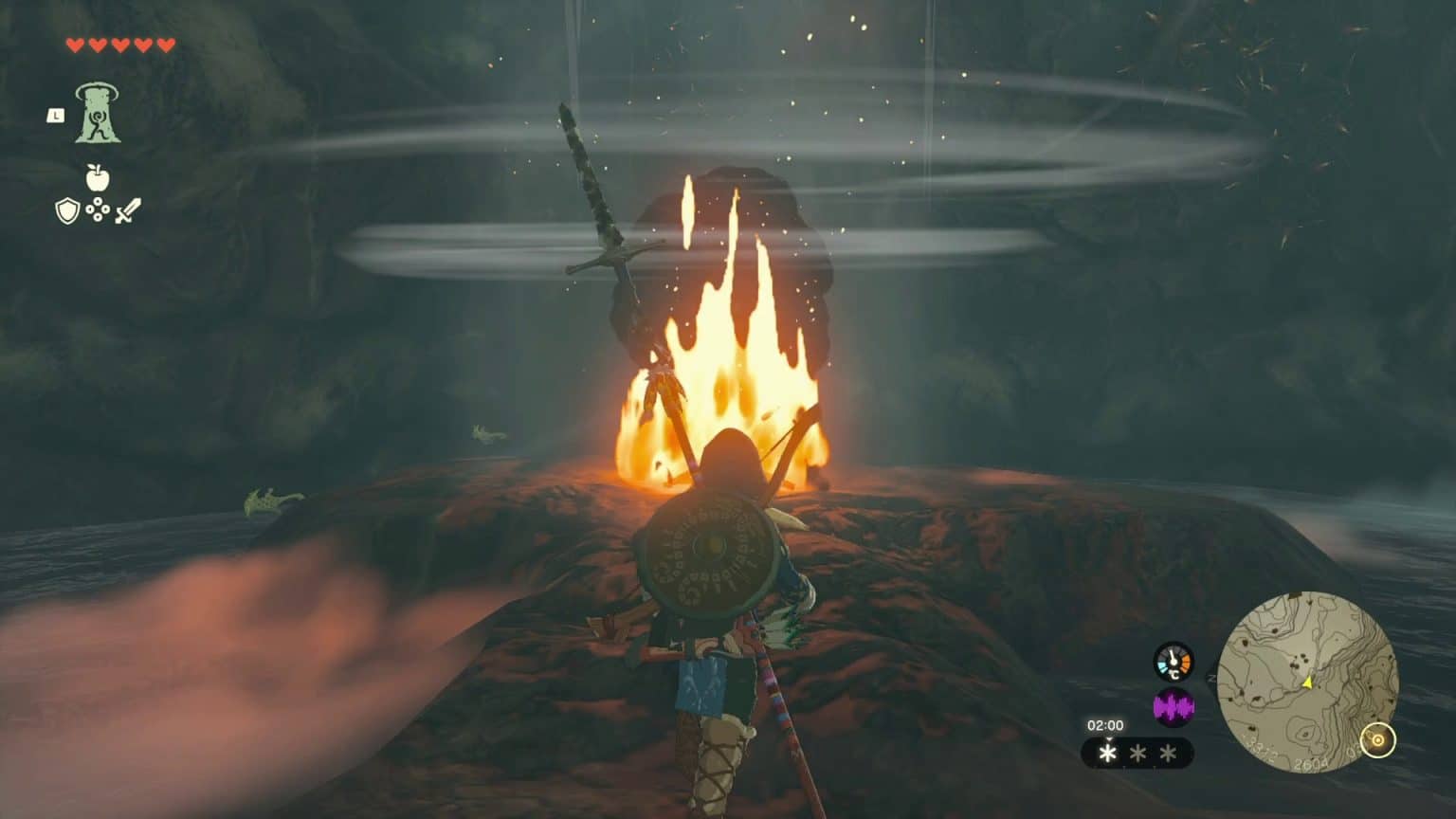The width and height of the screenshot is (1456, 819).
Task: Select the shield icon in the equipment row
Action: tap(66, 210)
